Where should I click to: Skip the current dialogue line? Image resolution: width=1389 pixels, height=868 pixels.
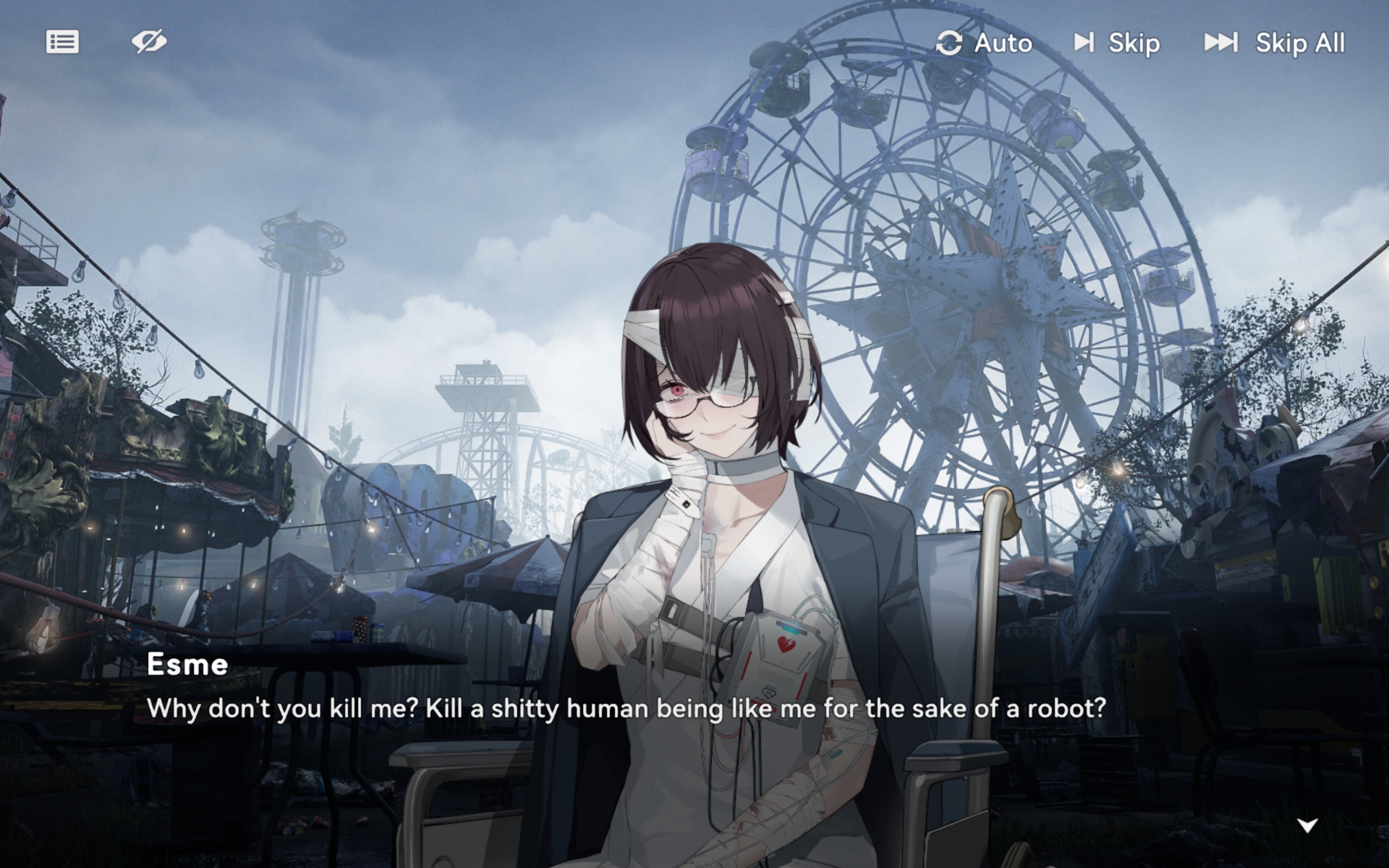(1117, 43)
